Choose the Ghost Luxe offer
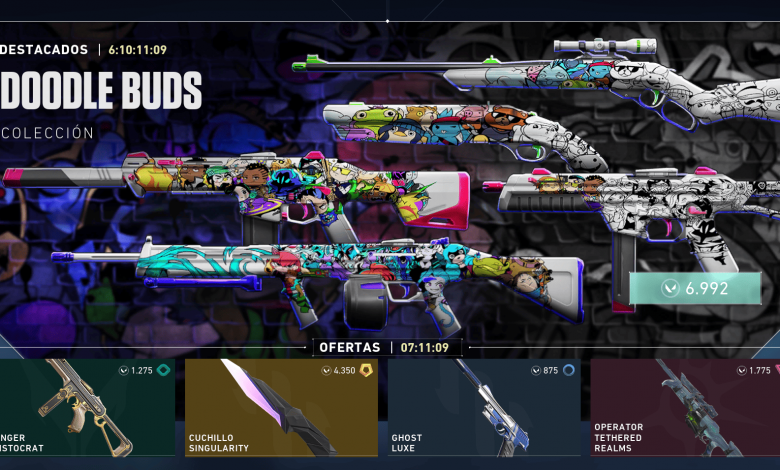The width and height of the screenshot is (780, 470). click(x=483, y=408)
